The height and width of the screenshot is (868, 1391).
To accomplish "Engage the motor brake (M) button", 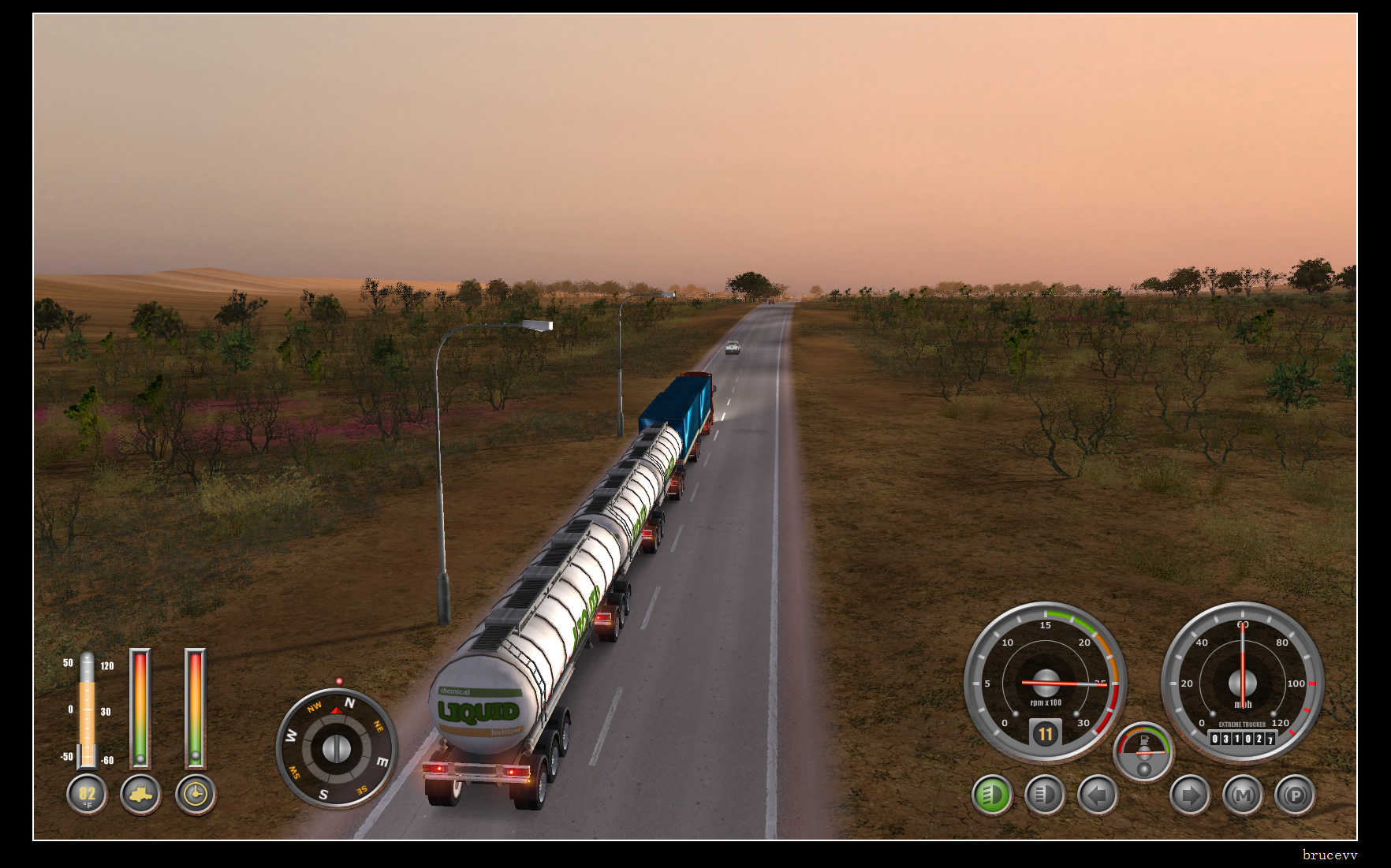I will tap(1242, 795).
